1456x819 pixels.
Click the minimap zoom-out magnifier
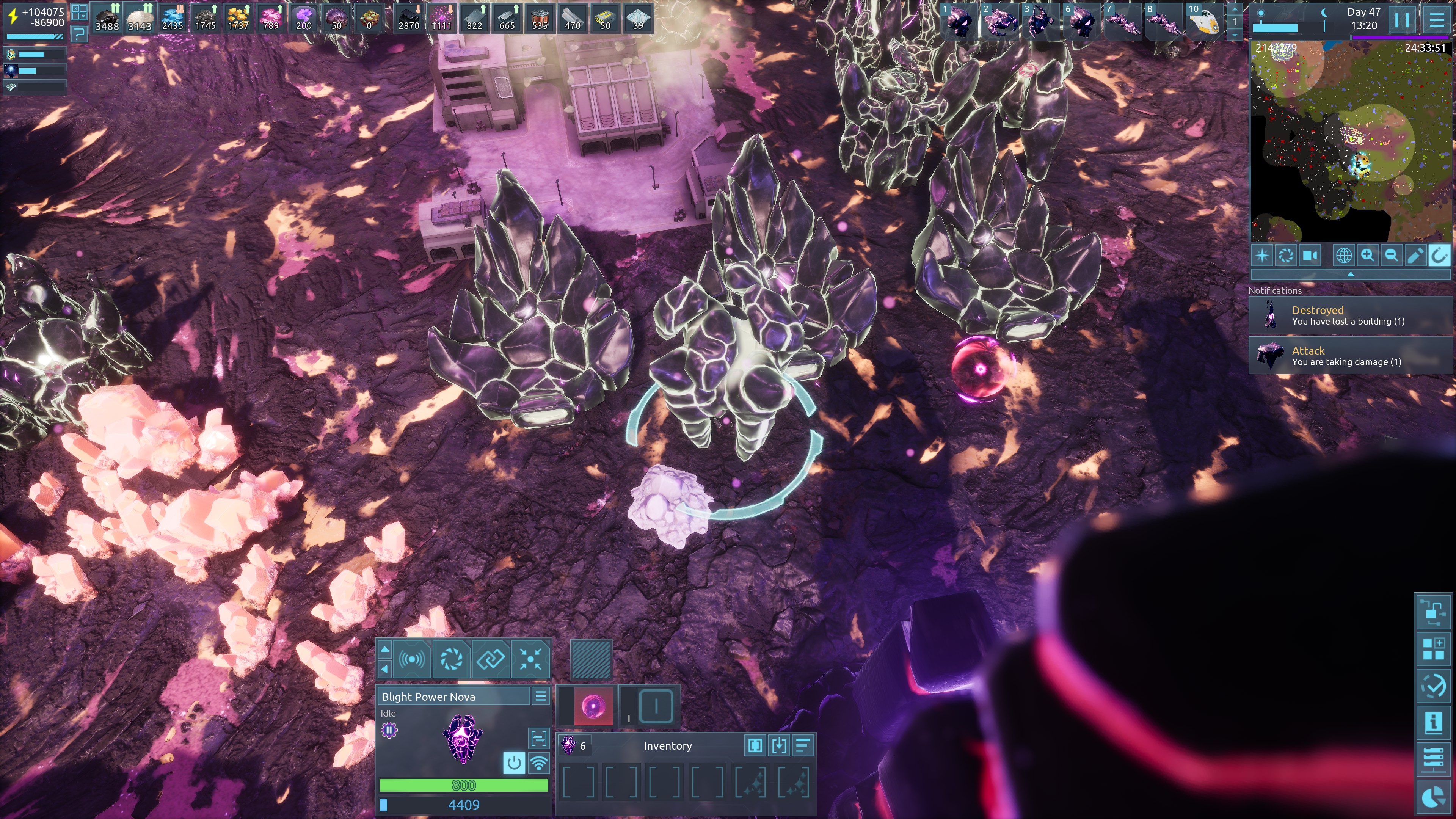[1391, 256]
